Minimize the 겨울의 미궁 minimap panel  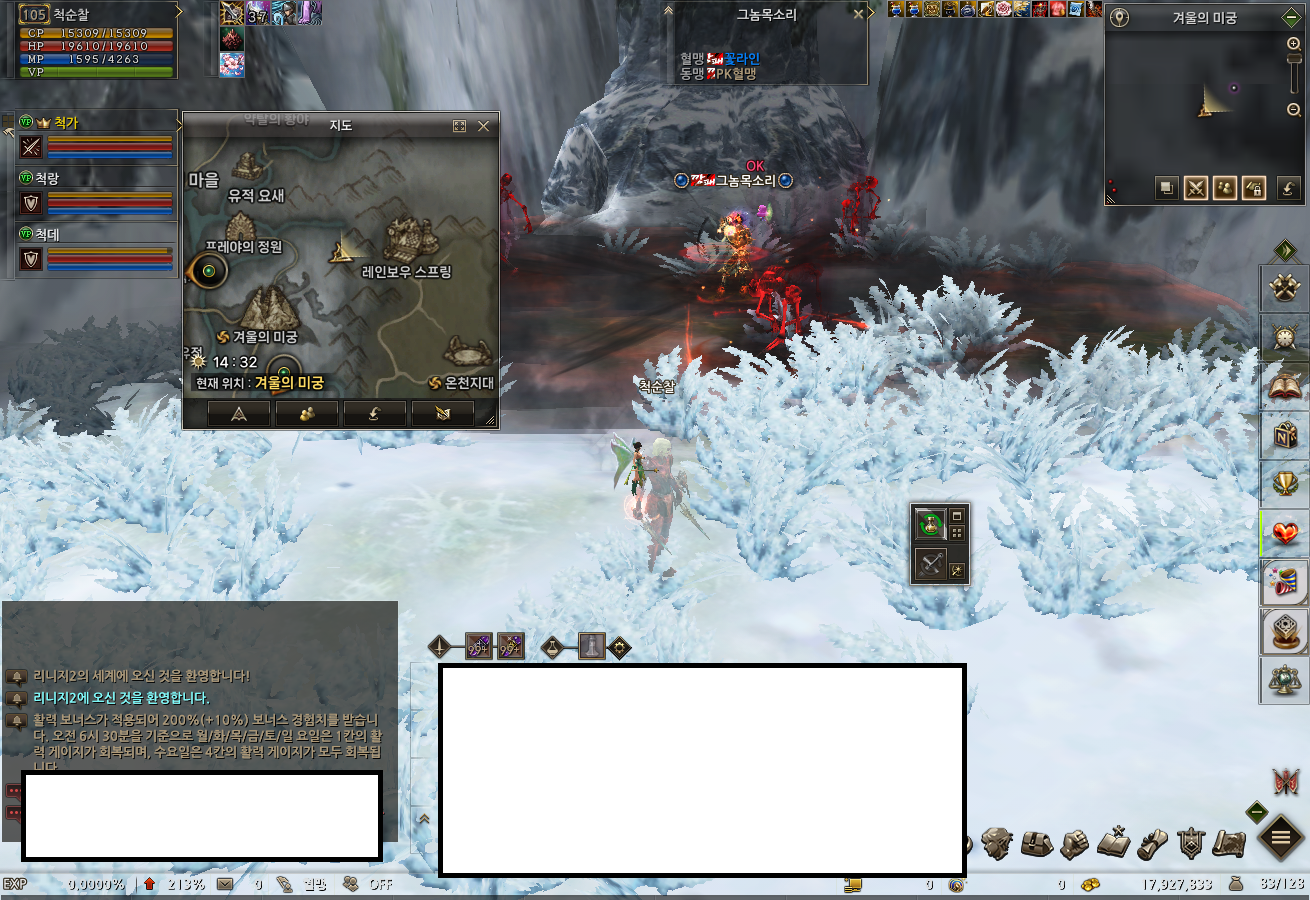1291,18
